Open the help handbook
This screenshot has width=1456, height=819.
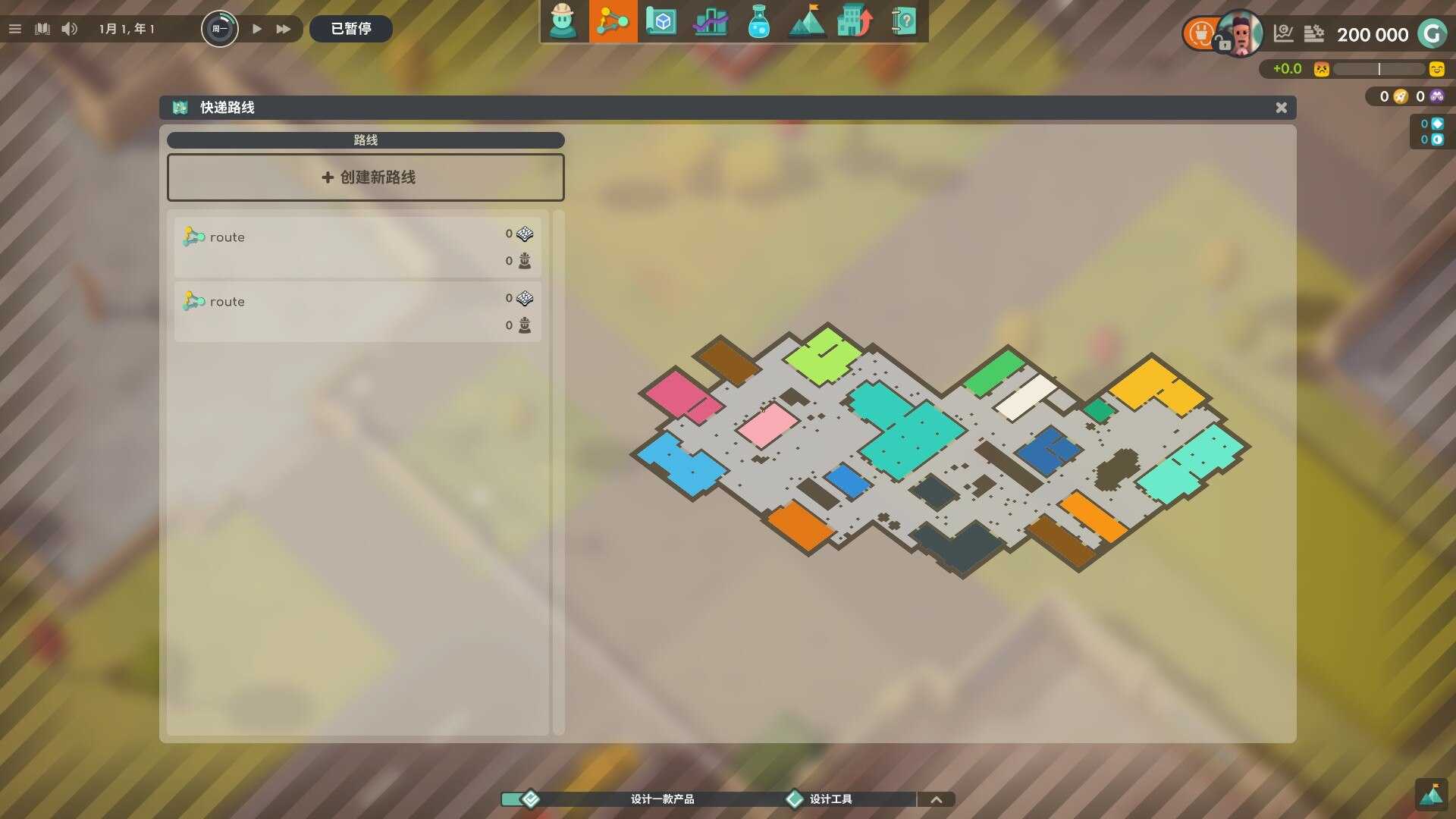[905, 22]
